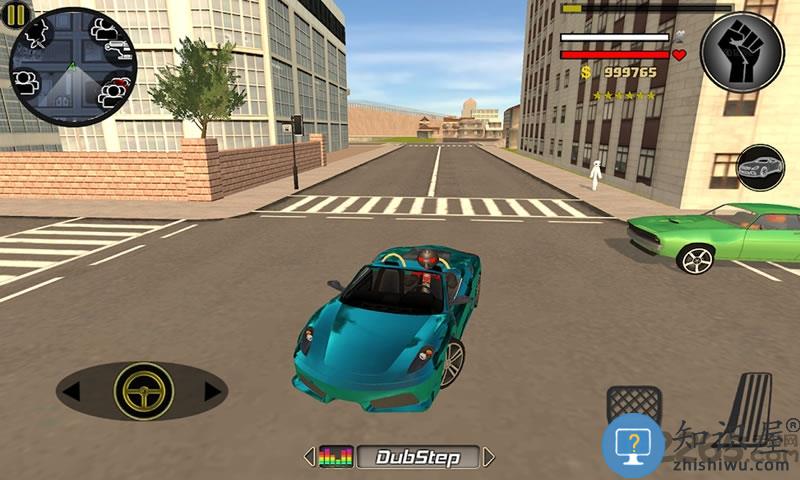The width and height of the screenshot is (800, 480).
Task: Switch to the previous radio station
Action: tap(310, 457)
